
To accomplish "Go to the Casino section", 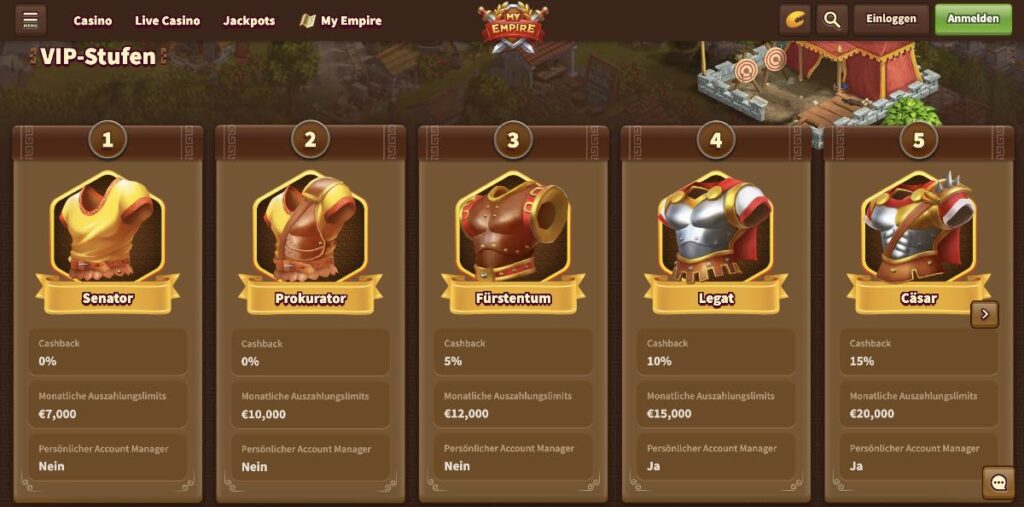I will click(93, 21).
